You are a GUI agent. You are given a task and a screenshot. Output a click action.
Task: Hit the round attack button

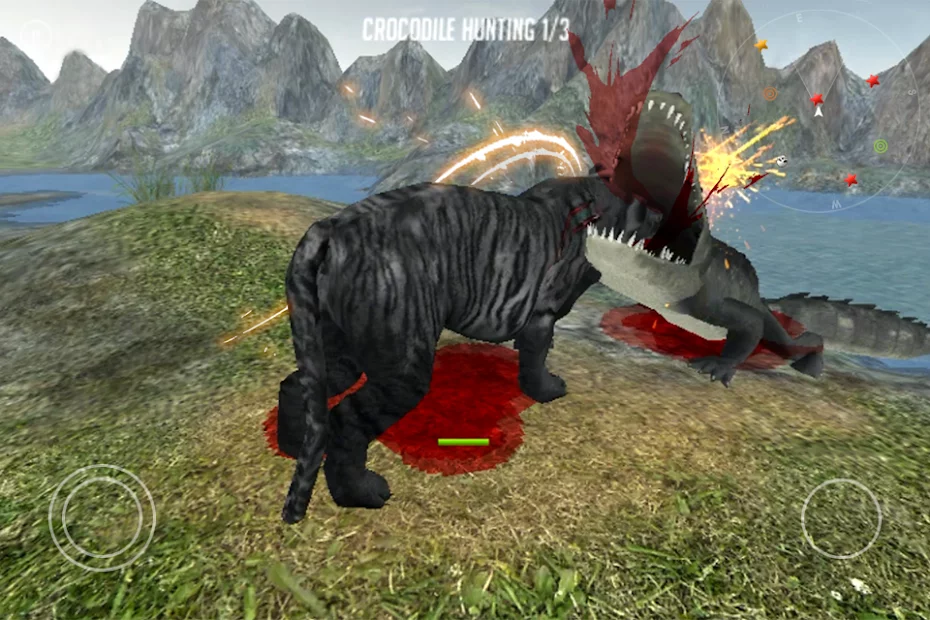pos(841,519)
